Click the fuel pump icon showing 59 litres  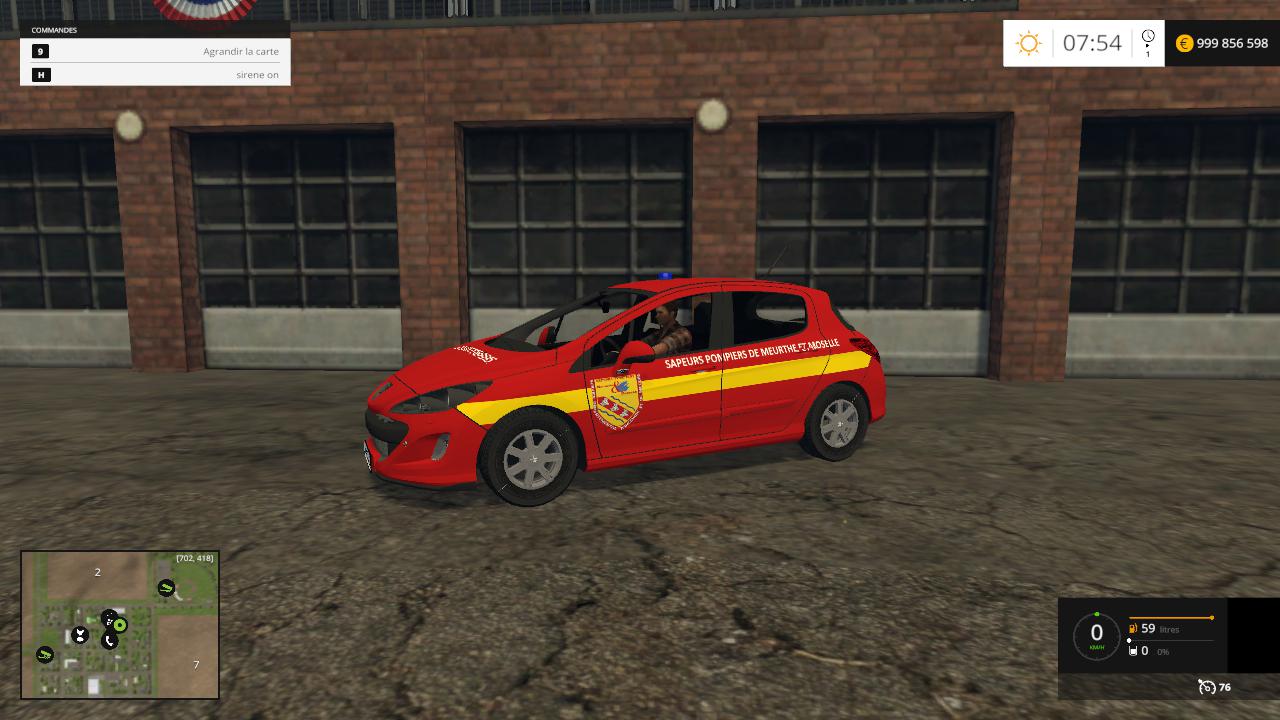tap(1133, 628)
